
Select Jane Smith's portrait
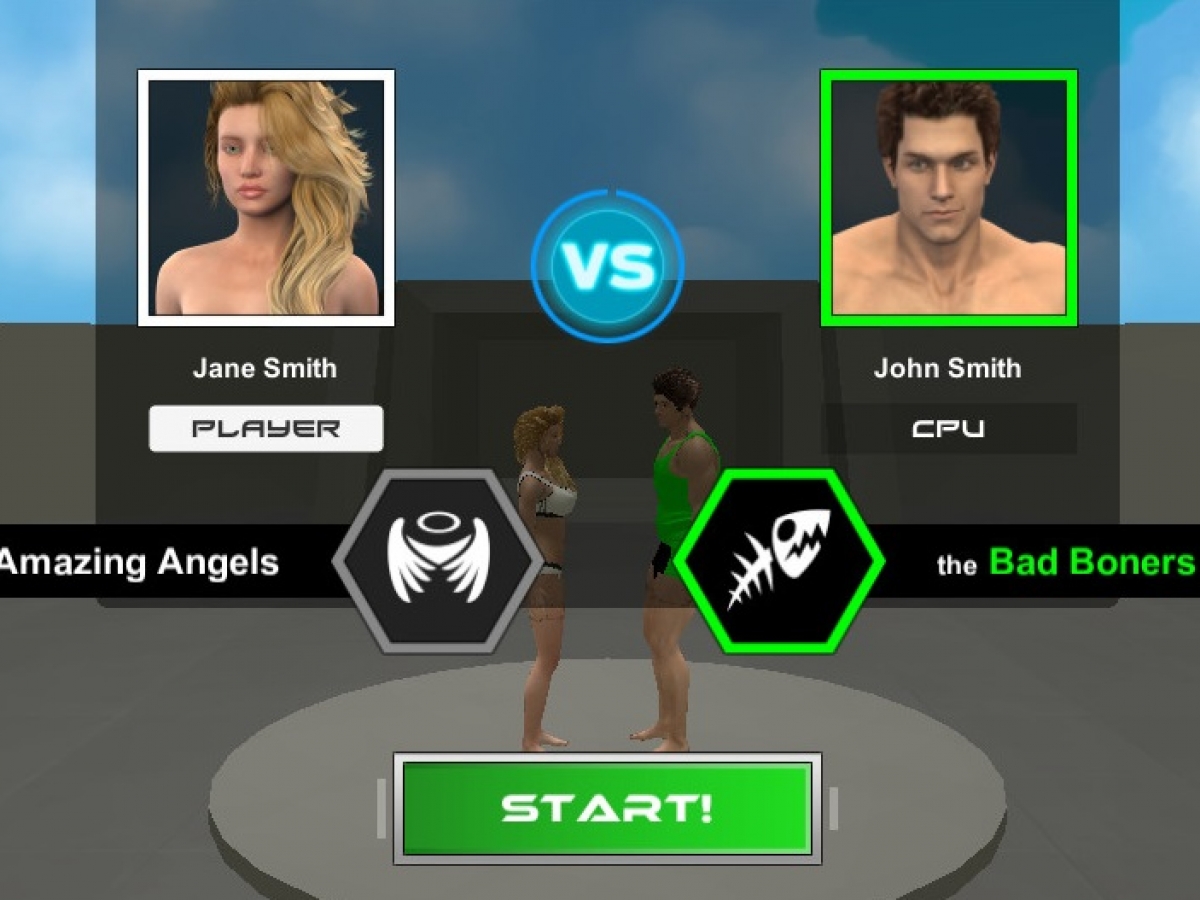point(266,198)
